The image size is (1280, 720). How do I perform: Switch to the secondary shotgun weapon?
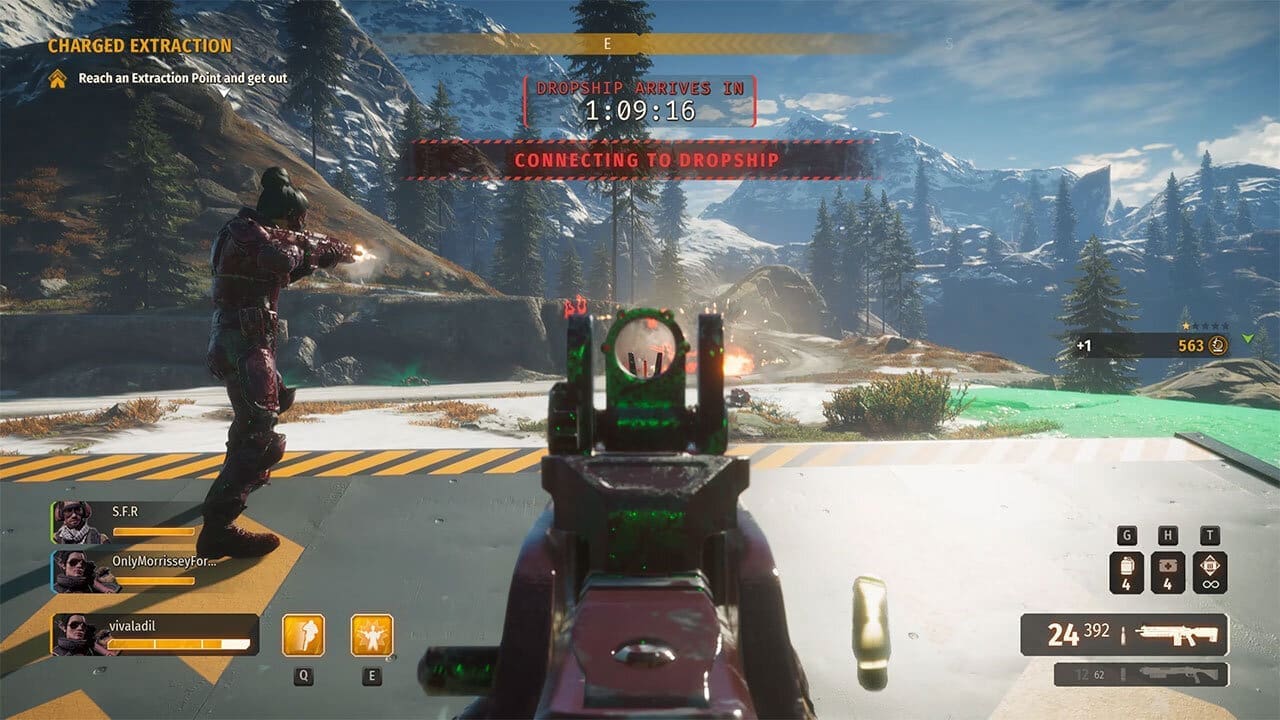(x=1140, y=674)
